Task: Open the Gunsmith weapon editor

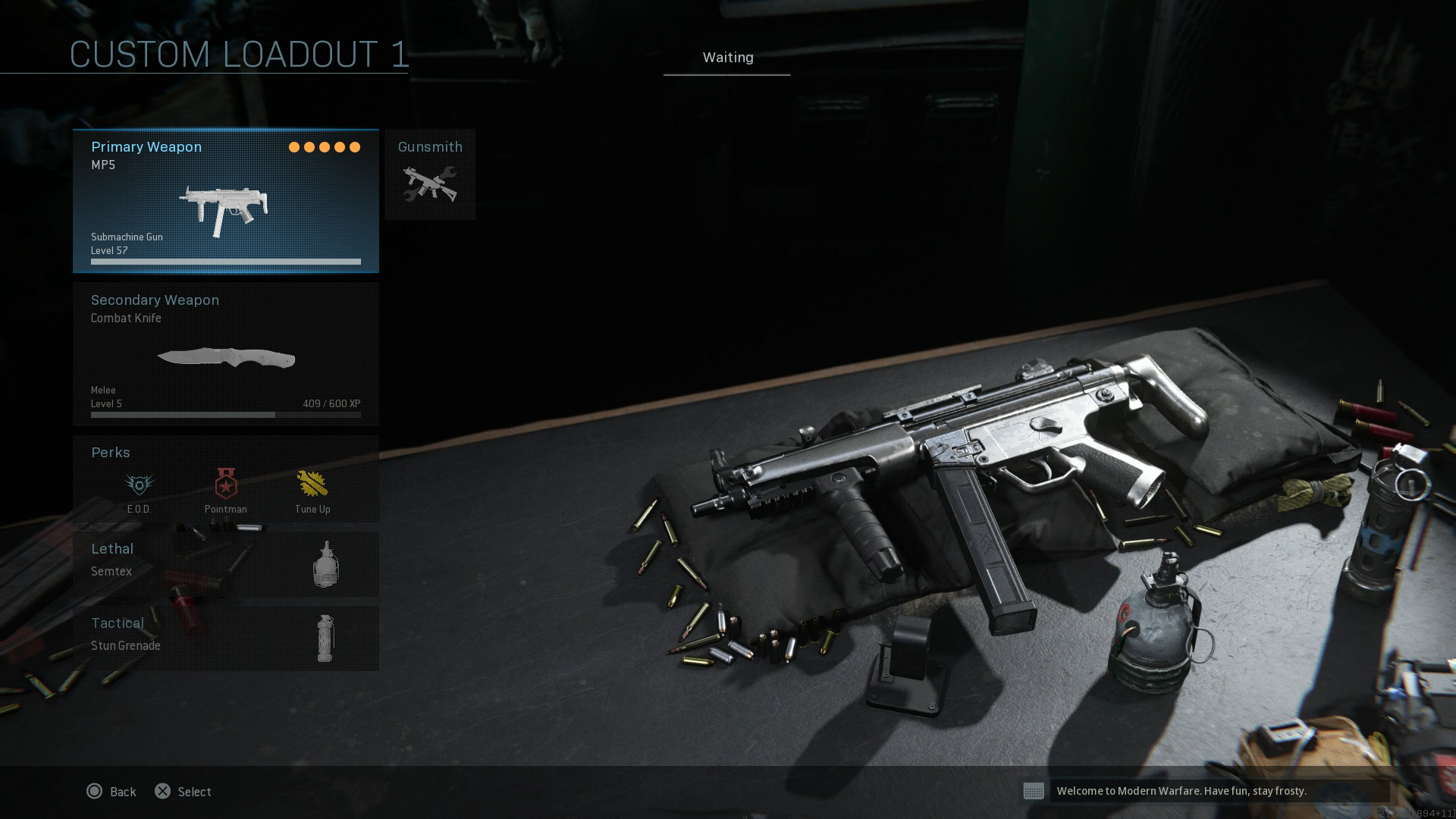Action: coord(429,174)
